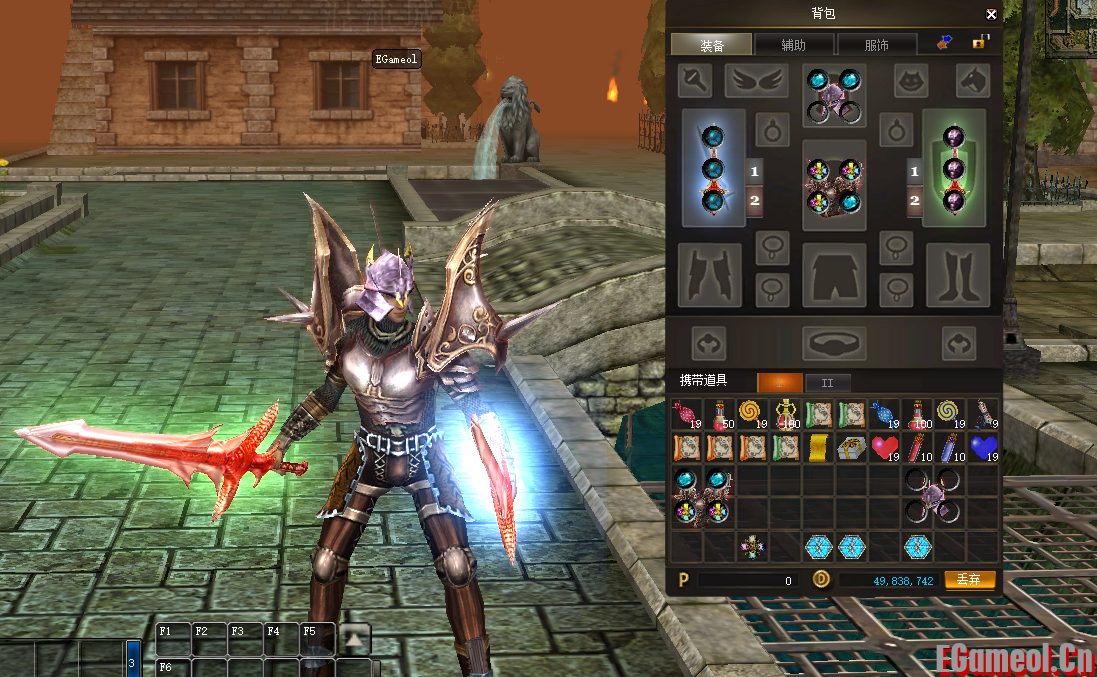Select the green glowing right weapon slot
This screenshot has width=1097, height=677.
[x=954, y=168]
